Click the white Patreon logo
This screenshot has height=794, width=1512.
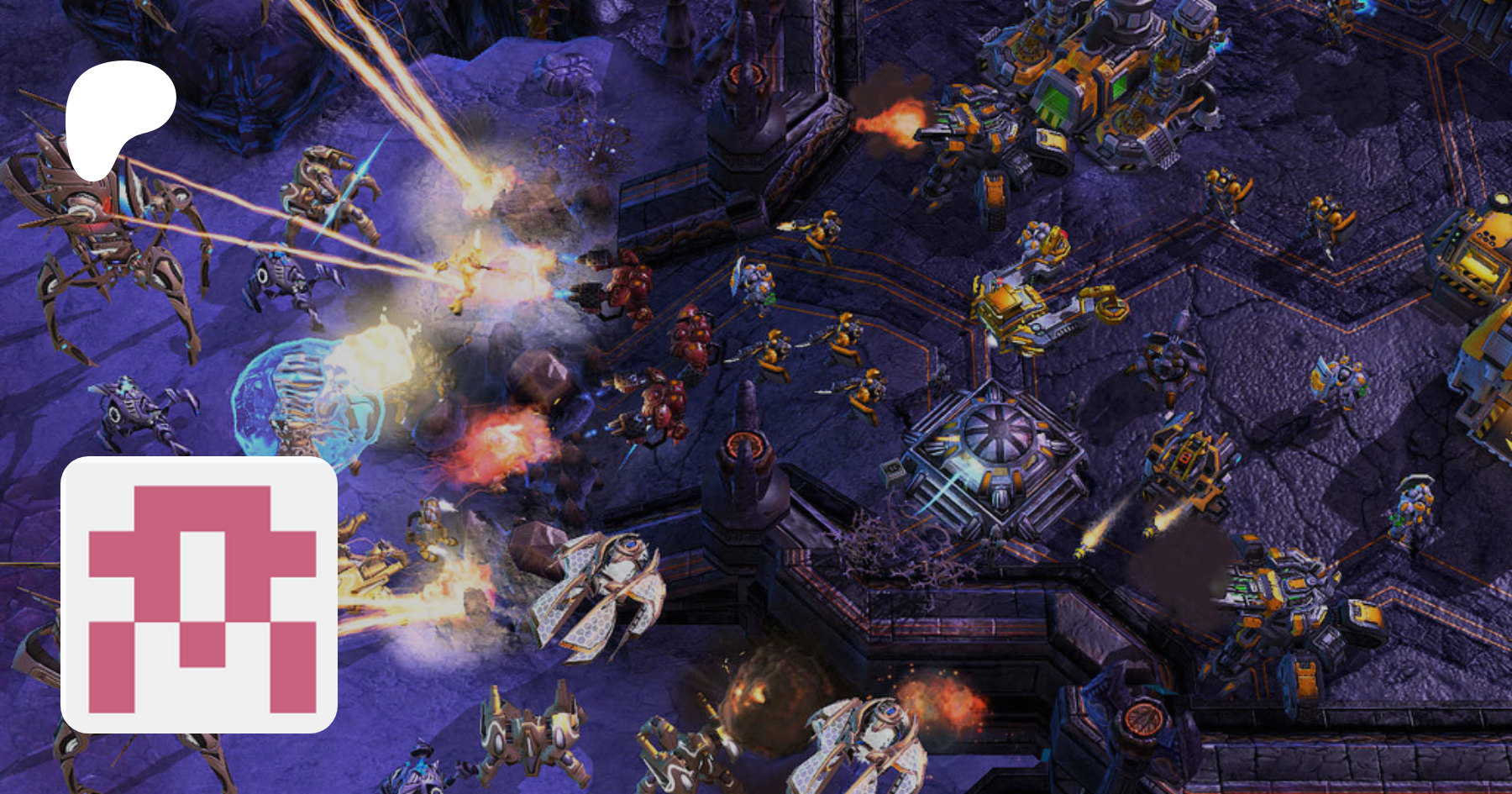pos(118,118)
